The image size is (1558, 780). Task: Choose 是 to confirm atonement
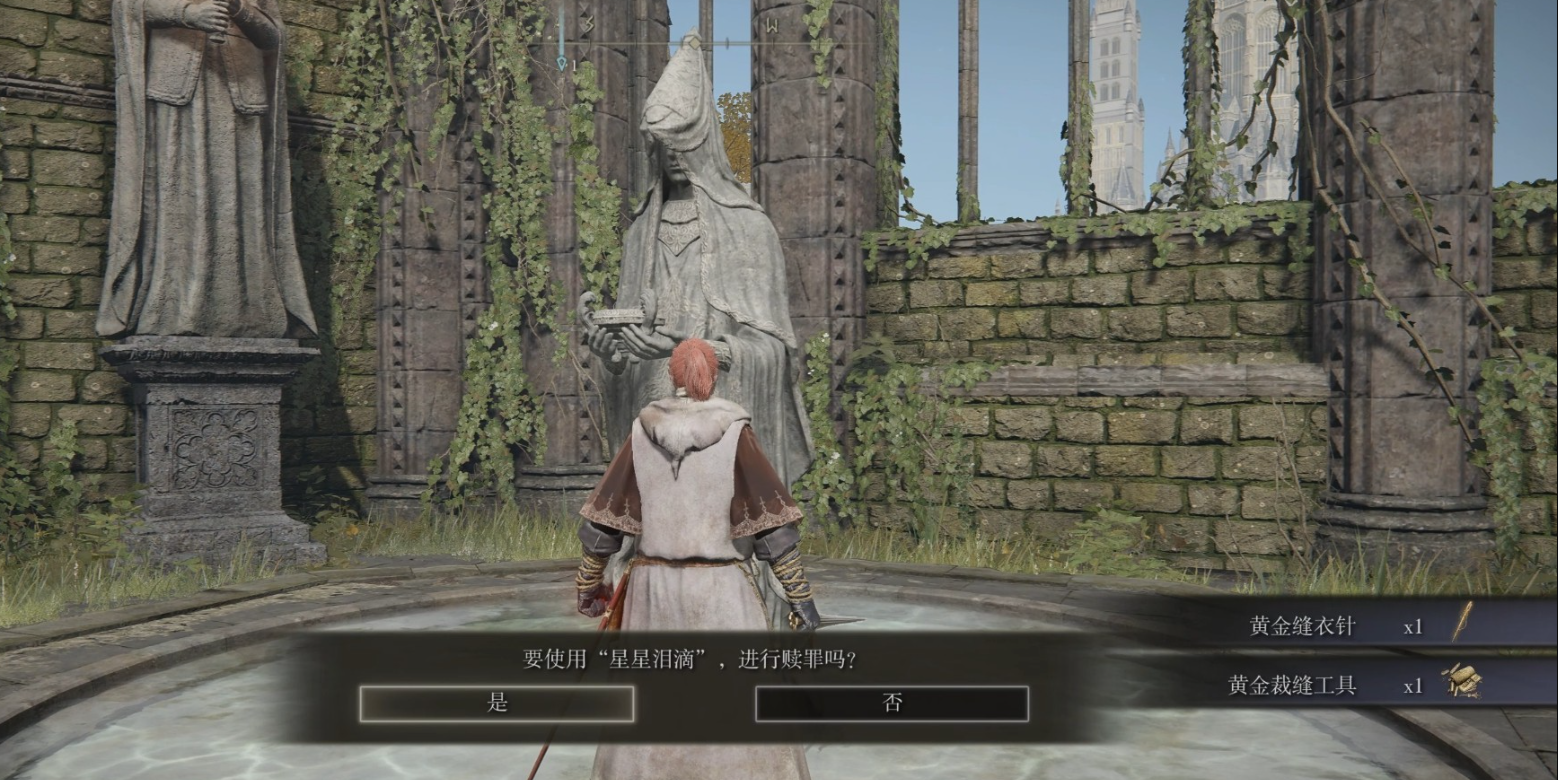(x=497, y=703)
